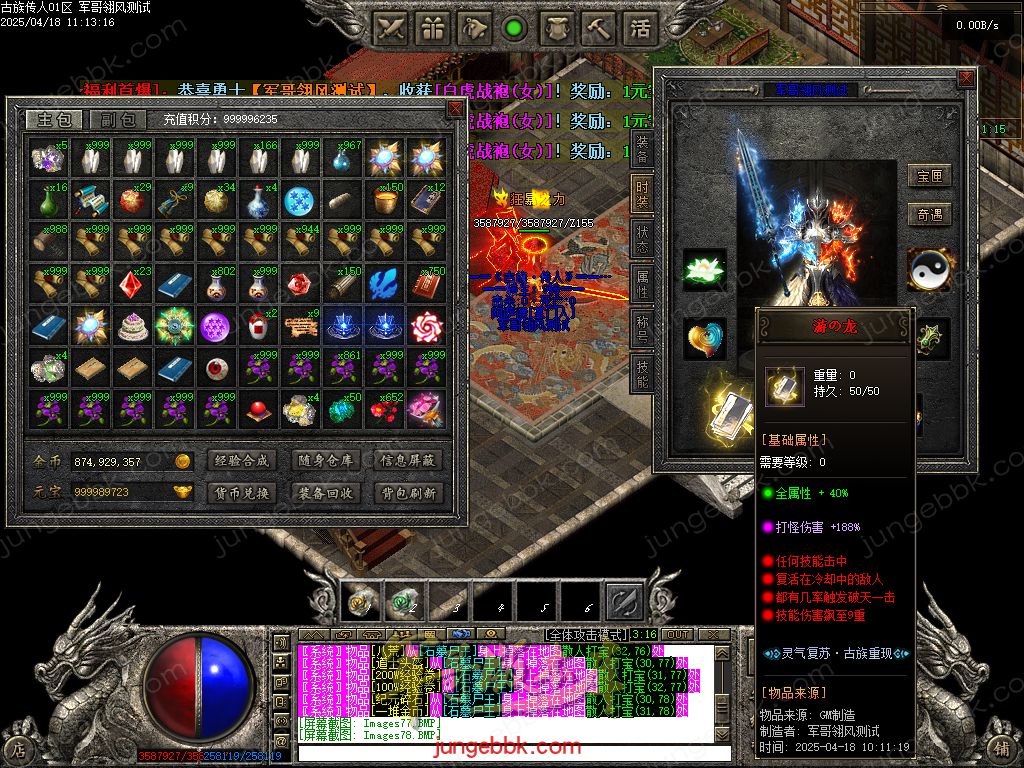
Task: Switch to the 装备 equipment tab
Action: [x=642, y=148]
